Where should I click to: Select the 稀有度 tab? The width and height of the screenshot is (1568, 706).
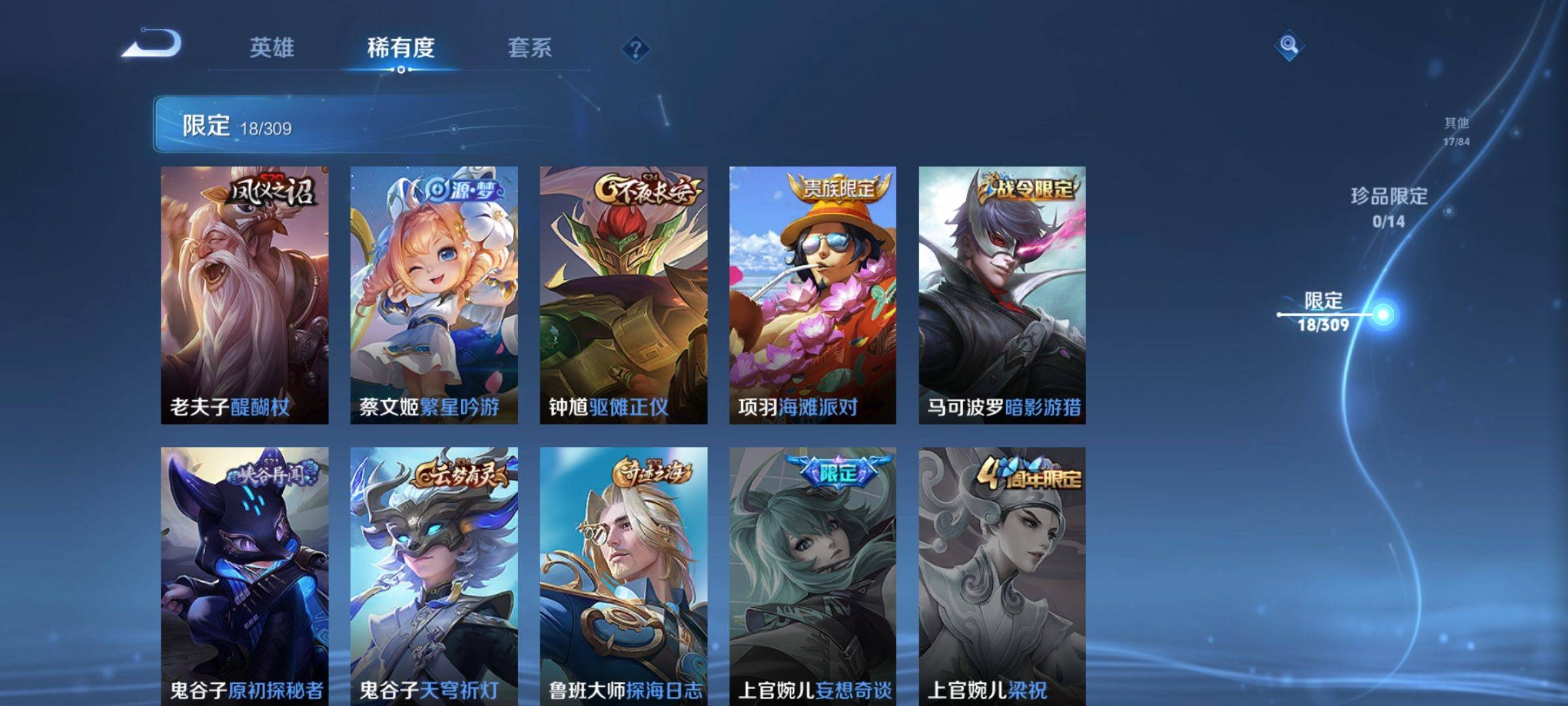coord(400,48)
